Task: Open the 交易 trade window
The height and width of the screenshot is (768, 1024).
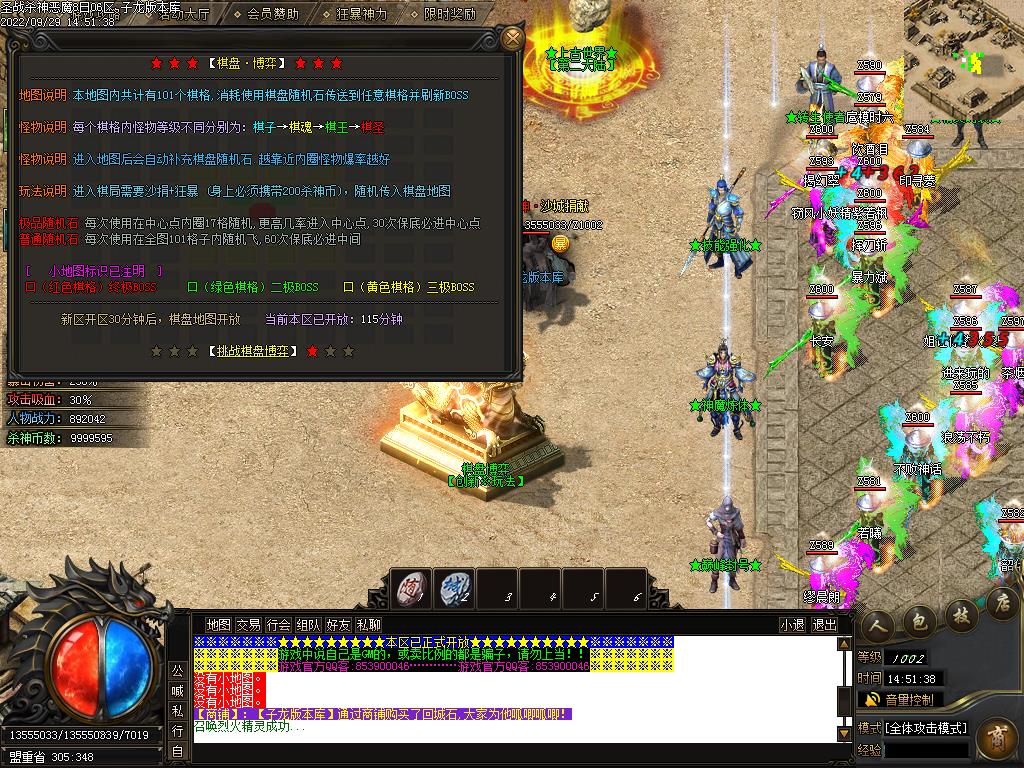Action: click(248, 625)
